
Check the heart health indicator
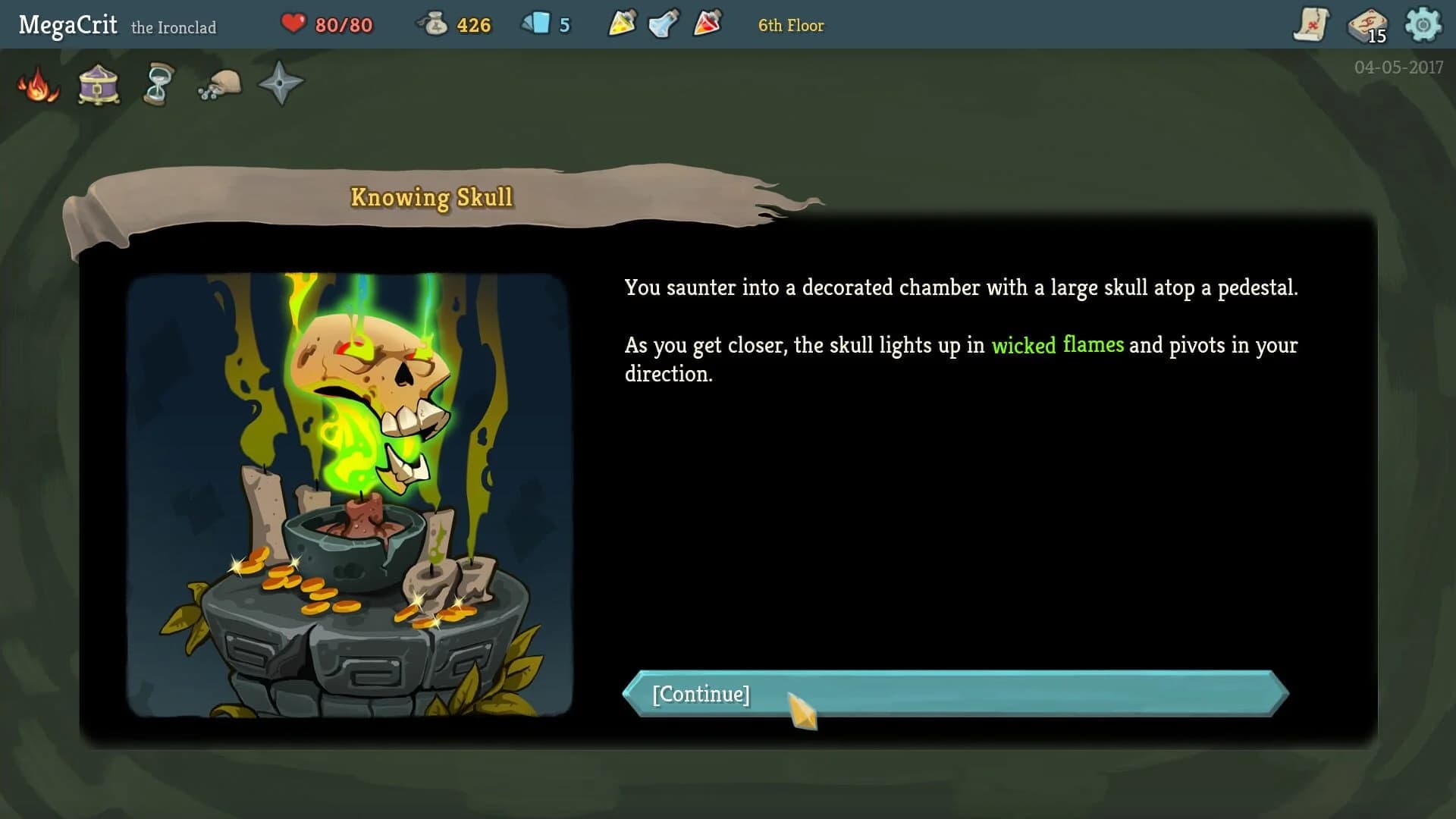[295, 24]
